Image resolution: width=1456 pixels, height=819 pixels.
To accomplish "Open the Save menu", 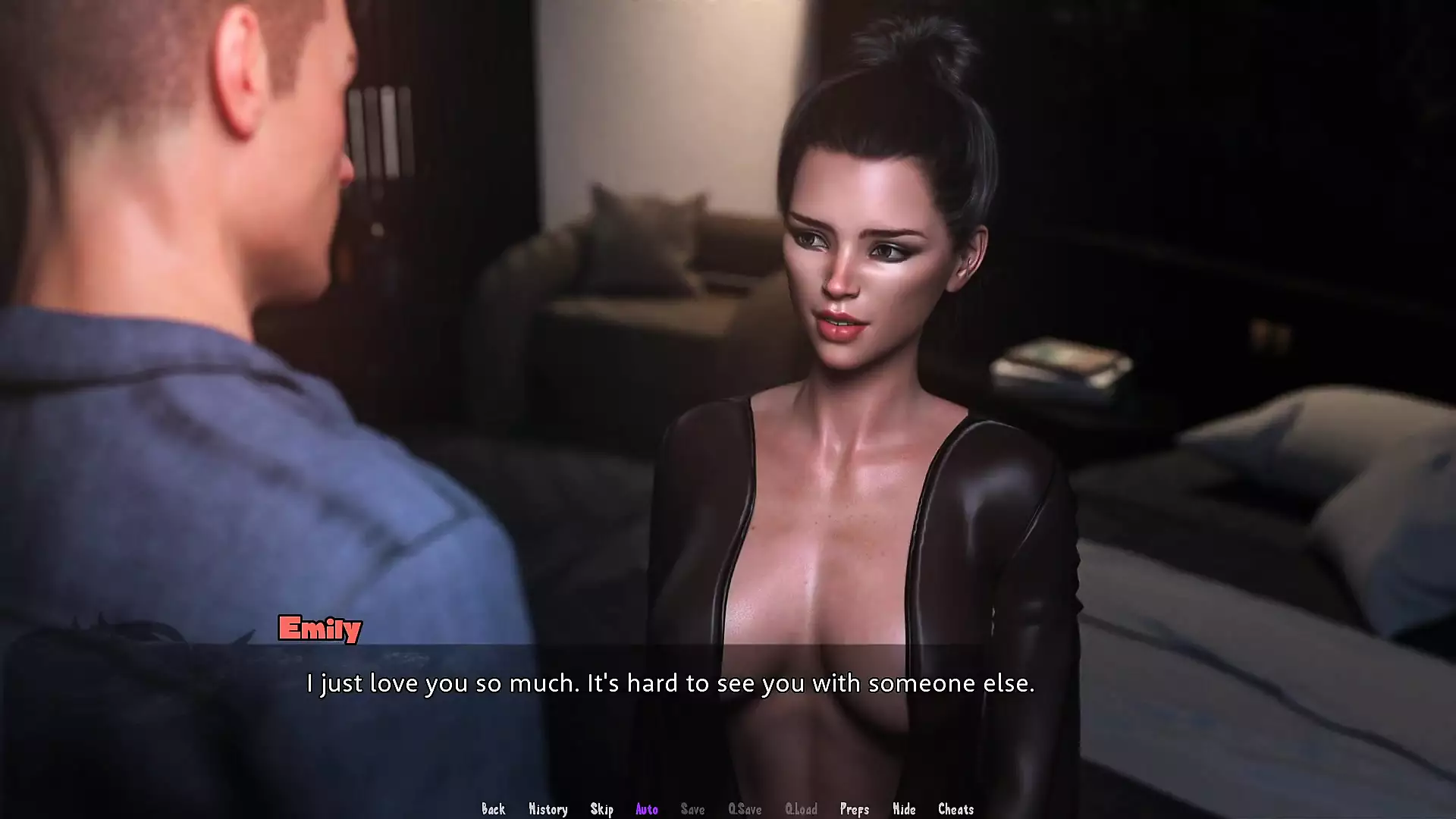I will 692,809.
